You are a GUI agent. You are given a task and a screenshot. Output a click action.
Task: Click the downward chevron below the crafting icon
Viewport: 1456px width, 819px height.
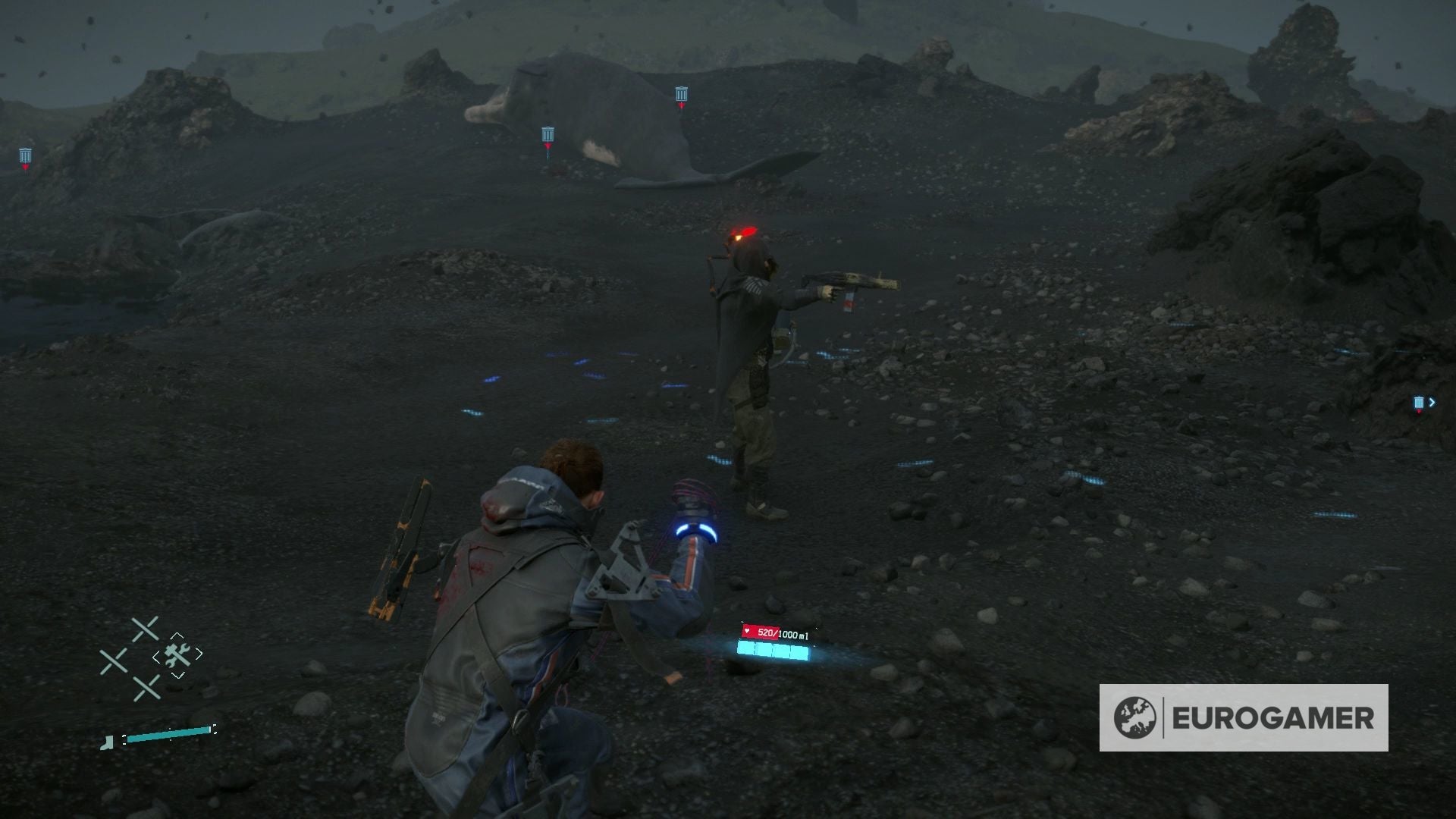(177, 675)
